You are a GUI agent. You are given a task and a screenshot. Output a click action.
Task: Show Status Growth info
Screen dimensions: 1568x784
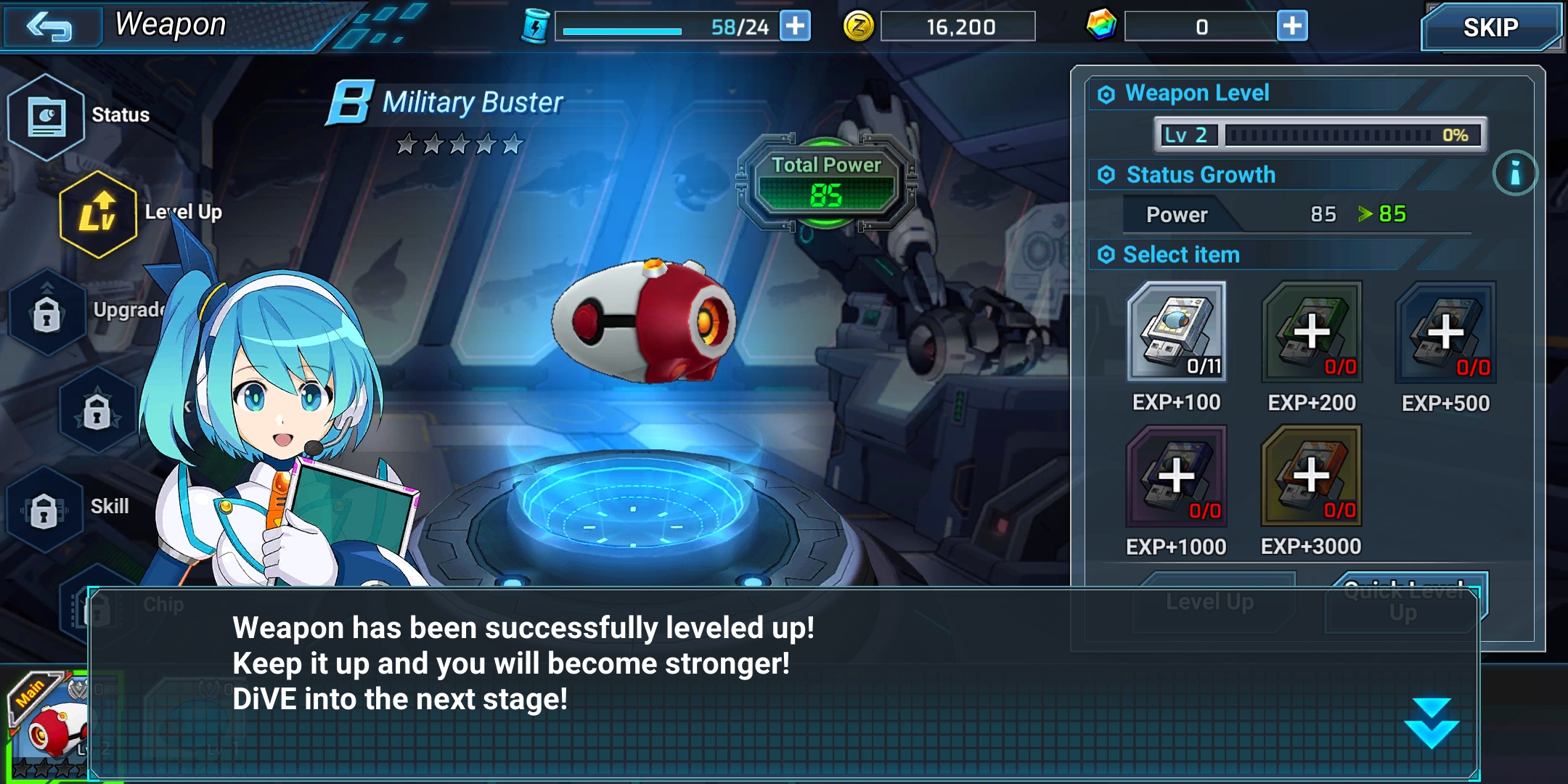click(x=1515, y=173)
